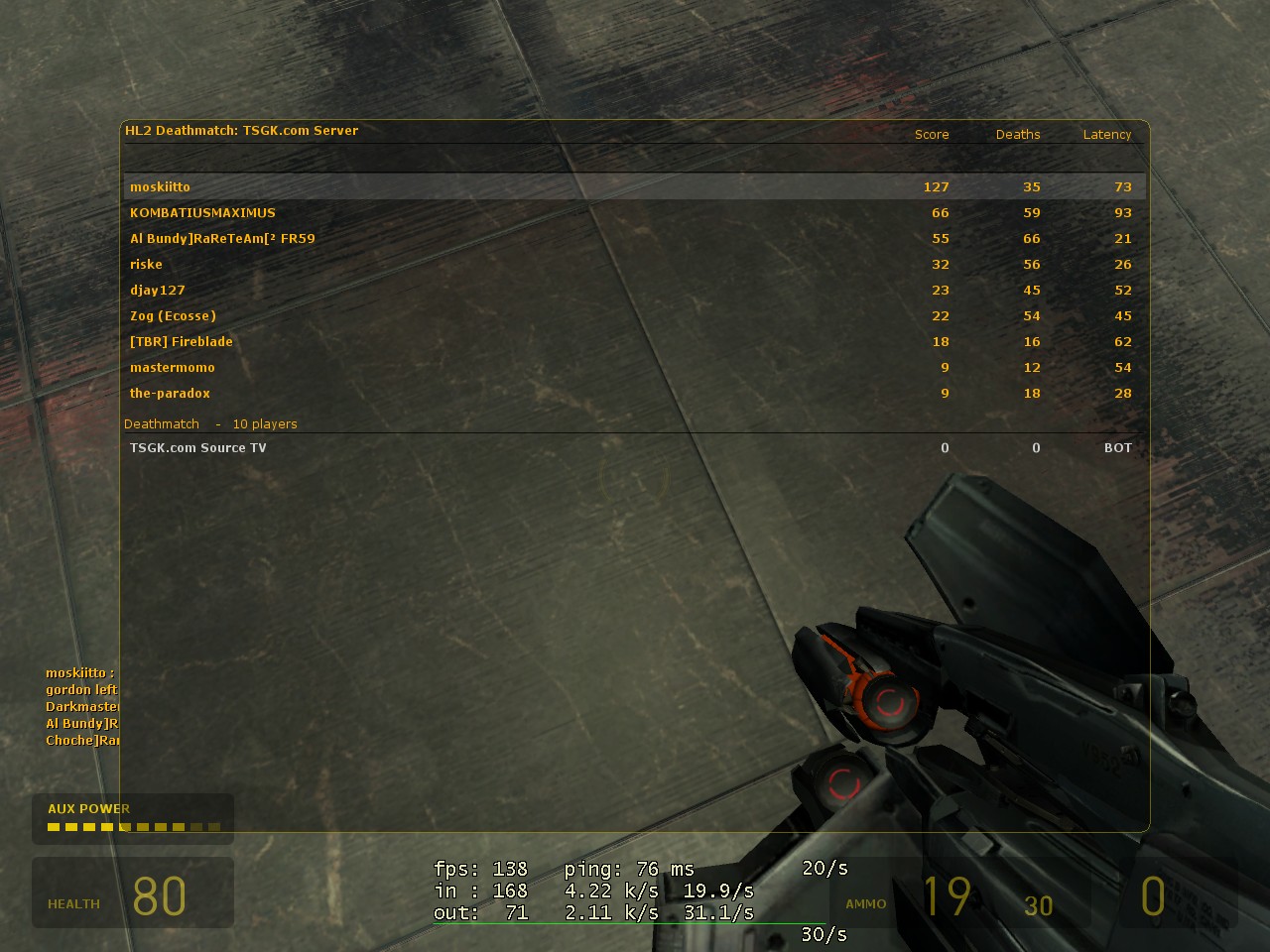Click the AUX POWER label on the HUD
Image resolution: width=1270 pixels, height=952 pixels.
point(88,808)
